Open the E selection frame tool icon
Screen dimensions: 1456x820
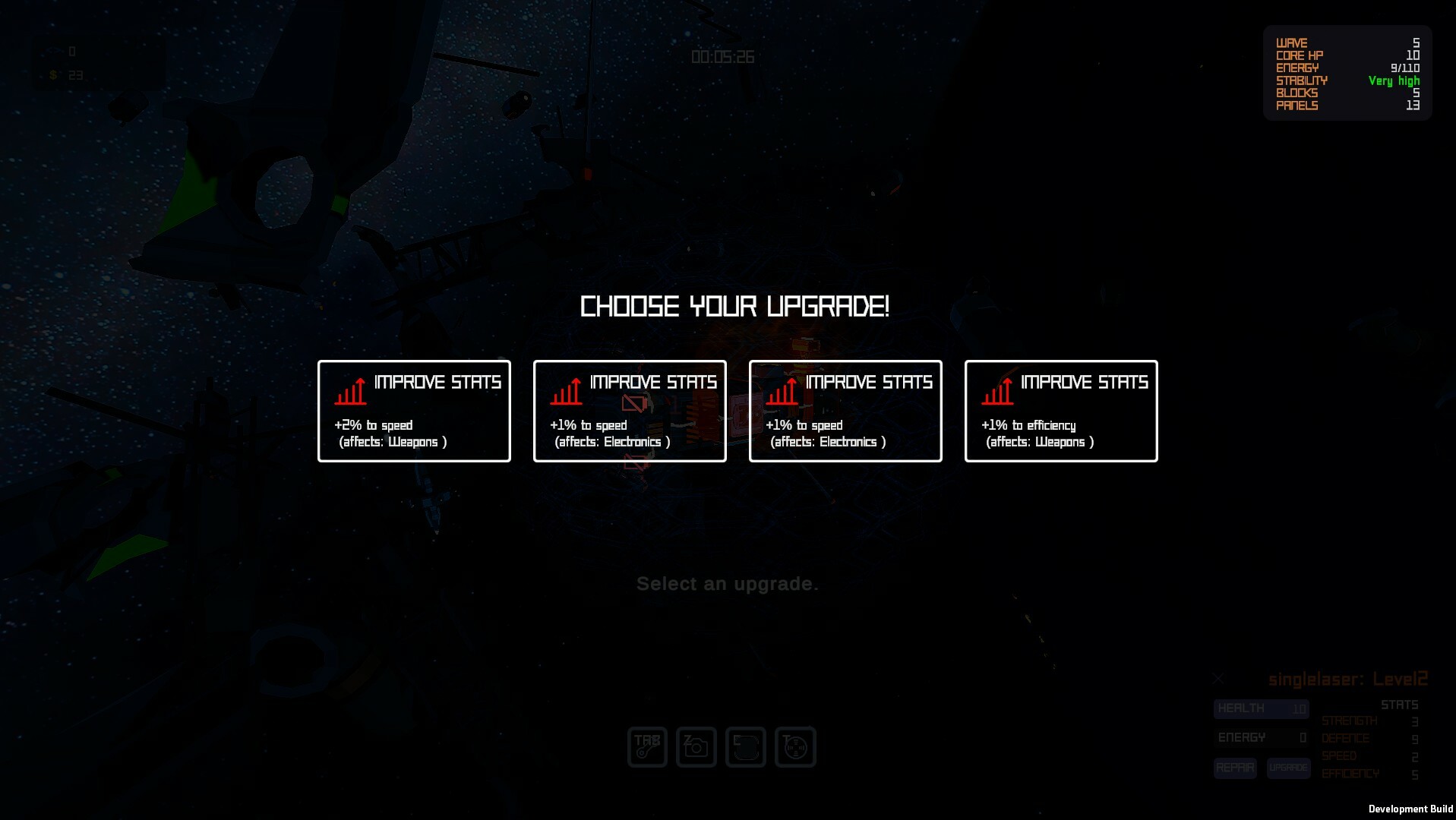coord(745,747)
